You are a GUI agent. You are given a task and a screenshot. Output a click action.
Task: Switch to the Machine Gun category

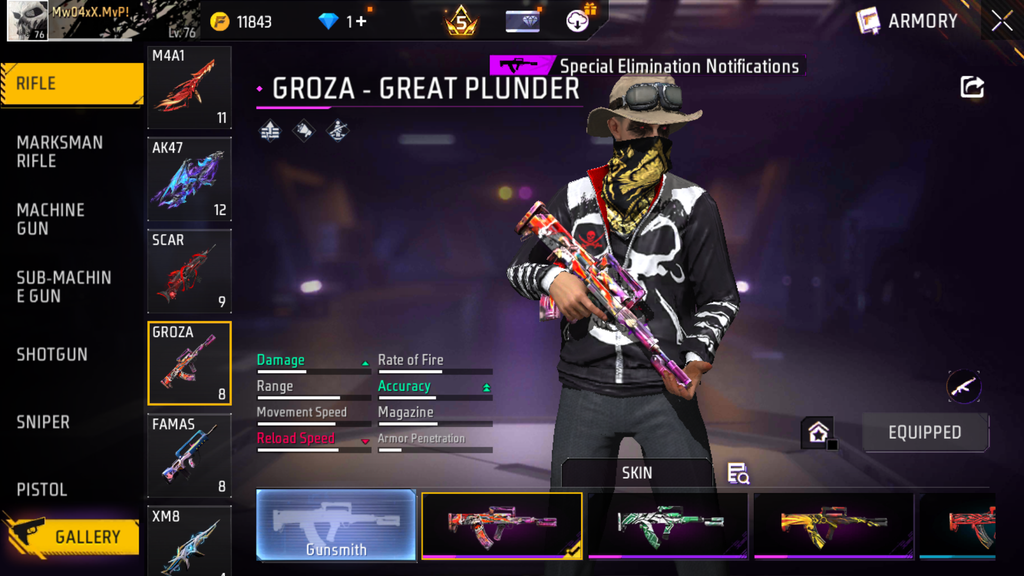pyautogui.click(x=51, y=219)
